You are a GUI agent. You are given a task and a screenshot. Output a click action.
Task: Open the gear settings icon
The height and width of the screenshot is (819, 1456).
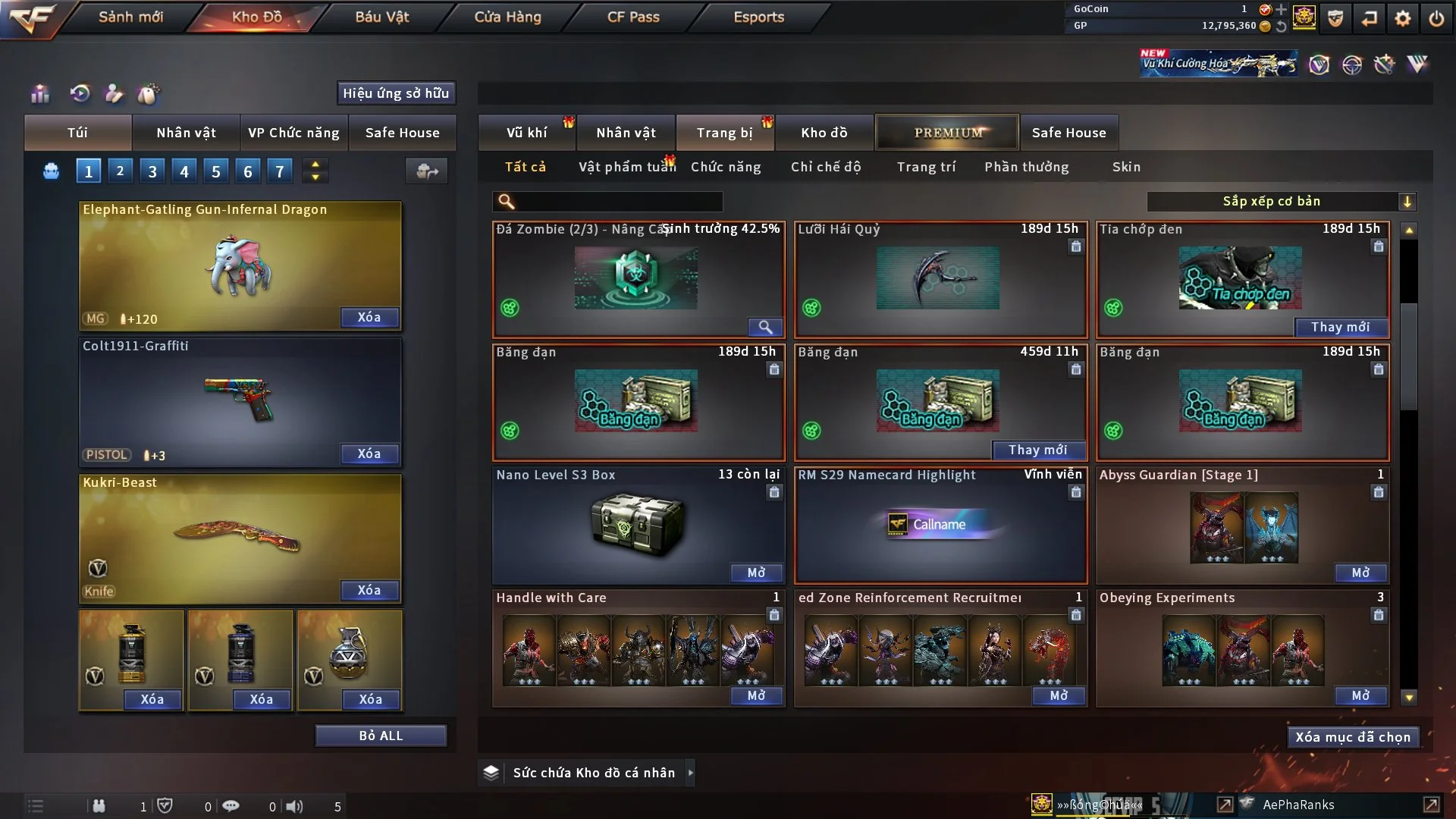coord(1402,18)
